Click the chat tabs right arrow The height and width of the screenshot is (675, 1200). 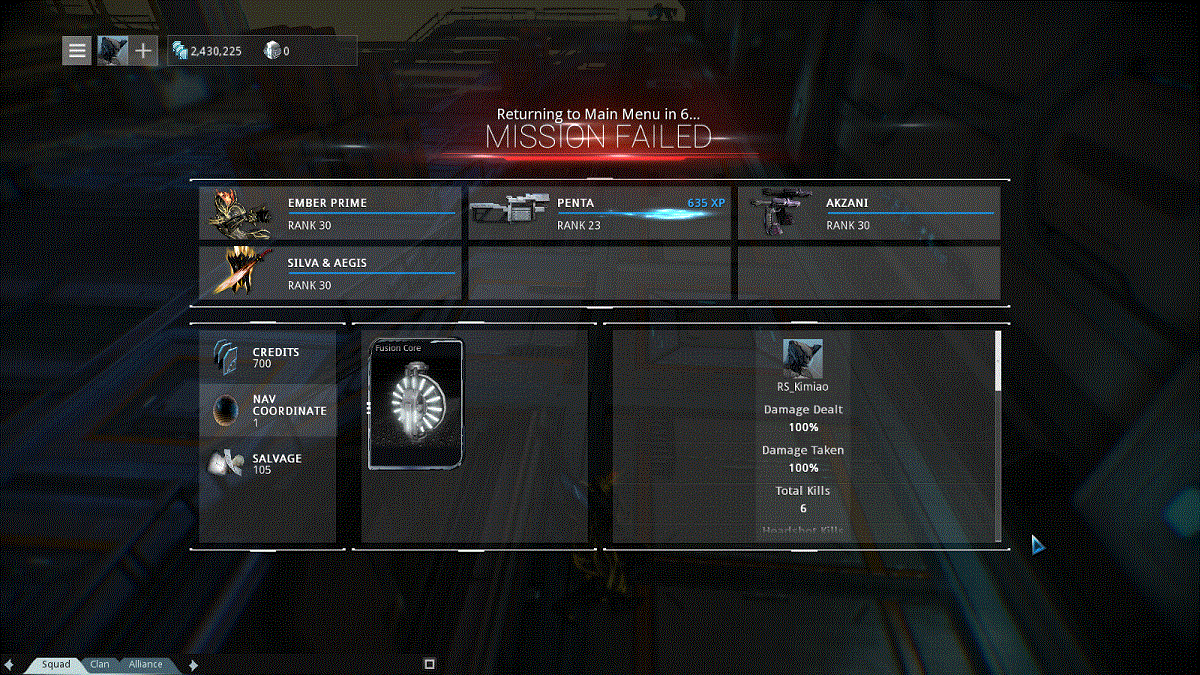(193, 664)
